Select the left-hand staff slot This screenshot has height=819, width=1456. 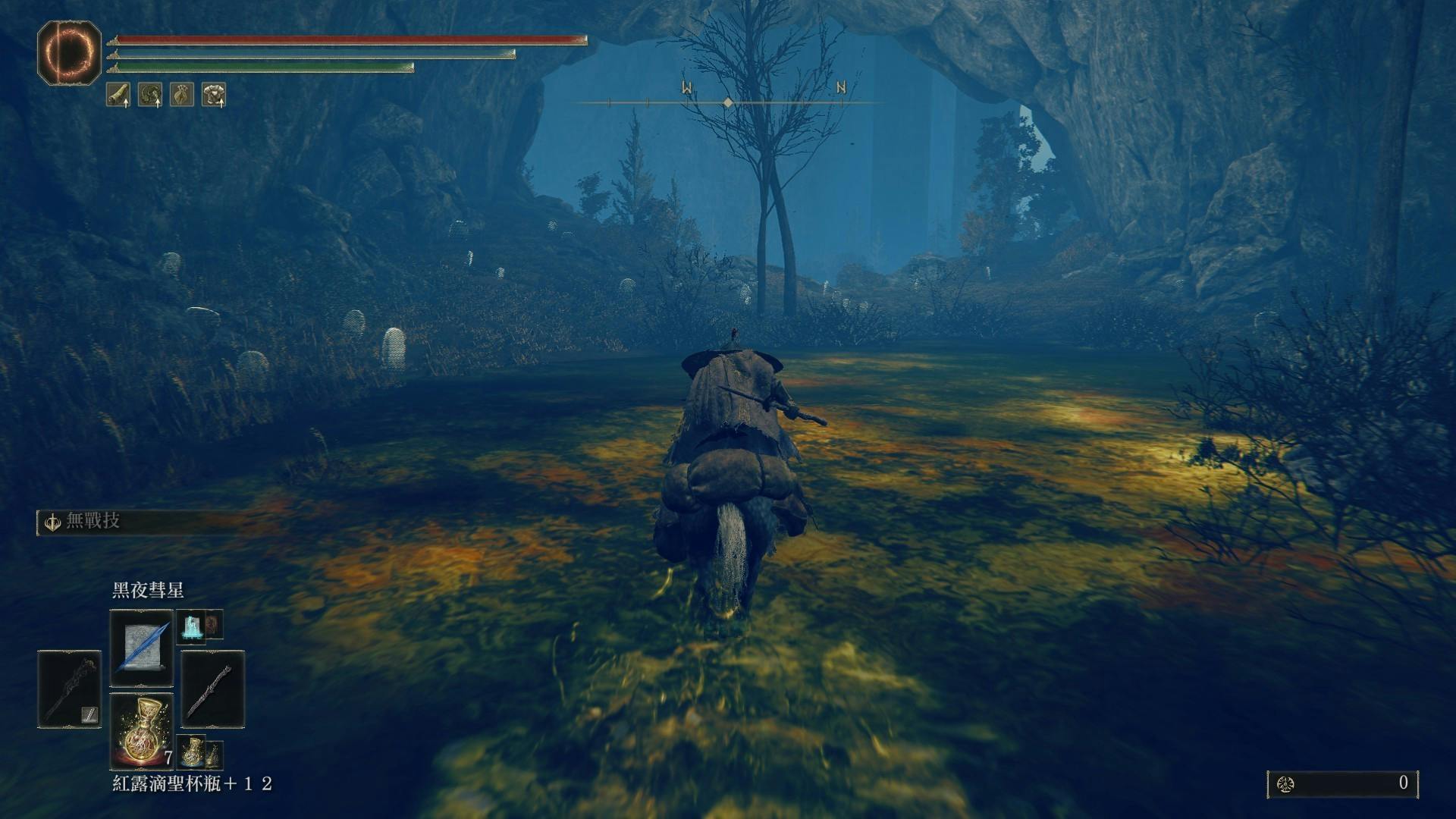[69, 689]
